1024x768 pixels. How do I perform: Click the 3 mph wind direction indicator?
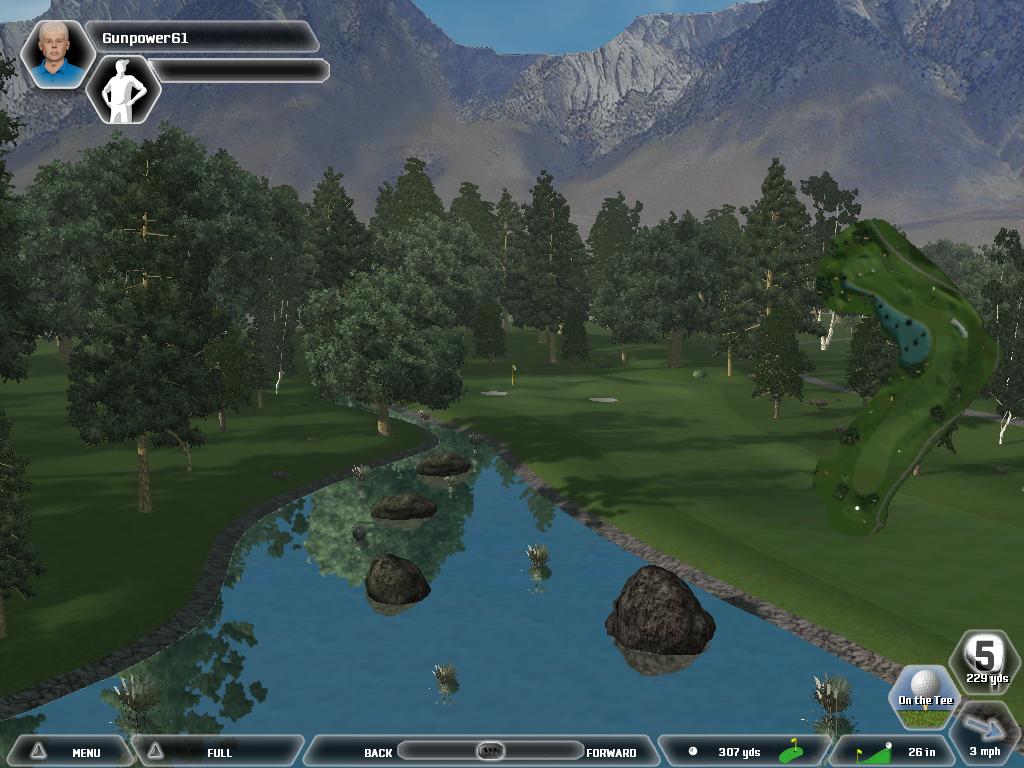pos(984,733)
